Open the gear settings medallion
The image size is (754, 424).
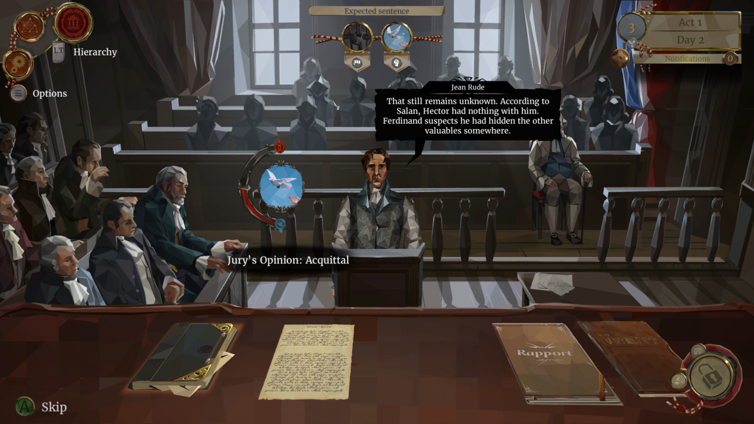click(x=18, y=64)
